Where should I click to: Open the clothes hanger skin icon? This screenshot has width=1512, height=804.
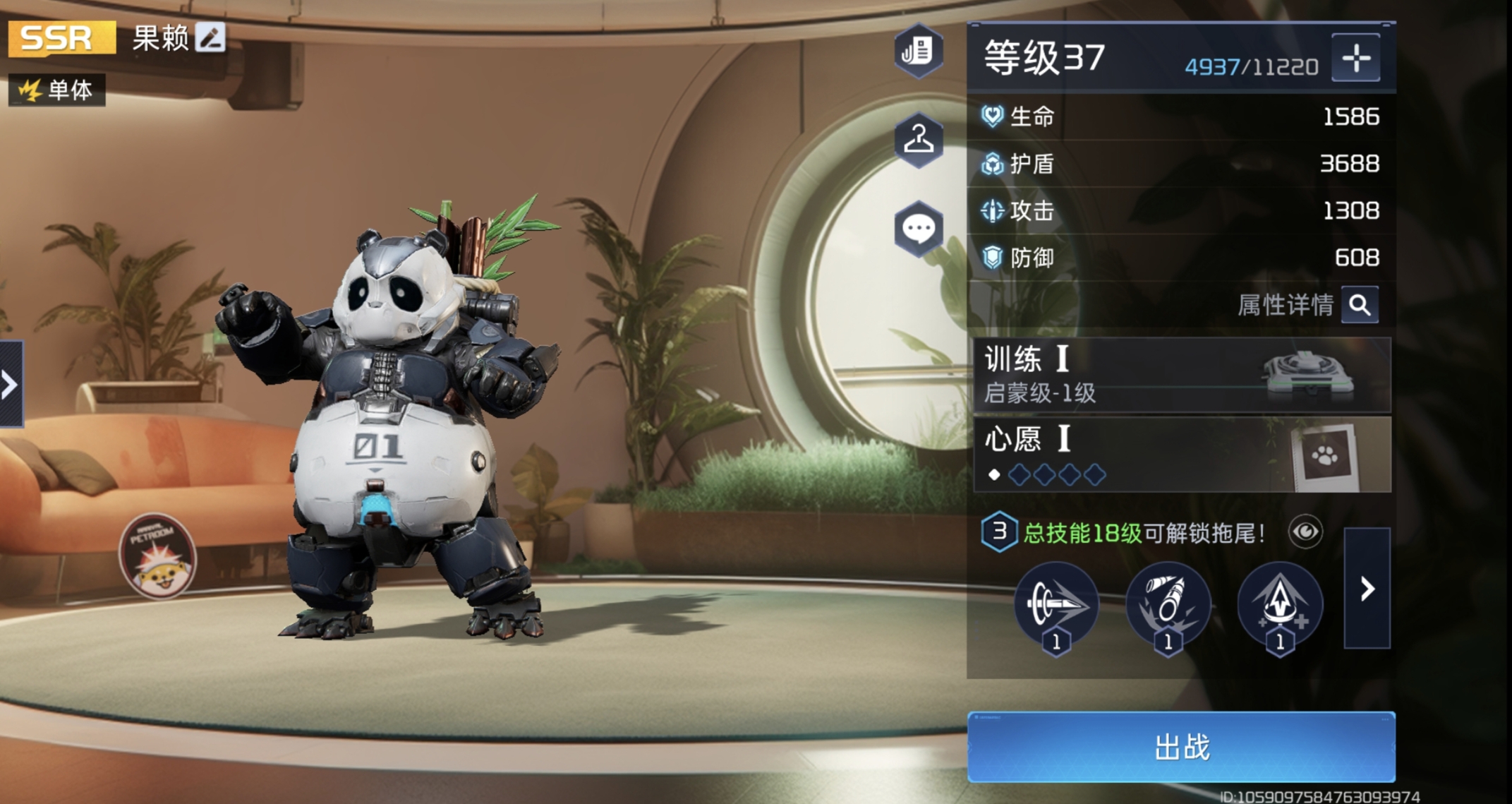pyautogui.click(x=918, y=139)
